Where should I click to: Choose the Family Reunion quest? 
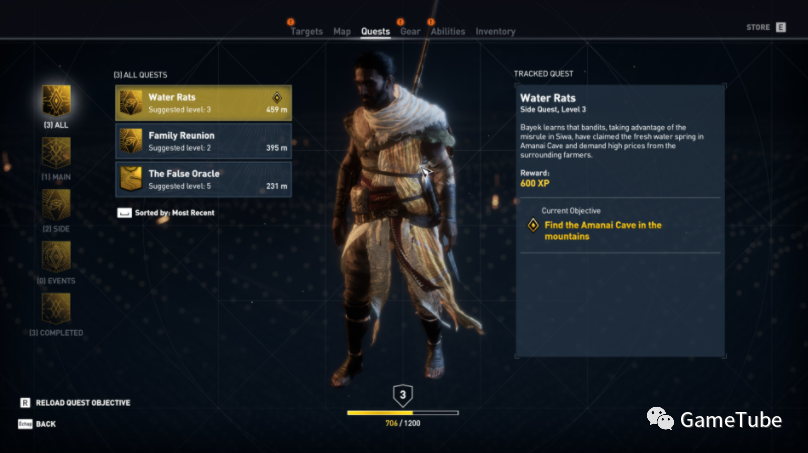204,141
